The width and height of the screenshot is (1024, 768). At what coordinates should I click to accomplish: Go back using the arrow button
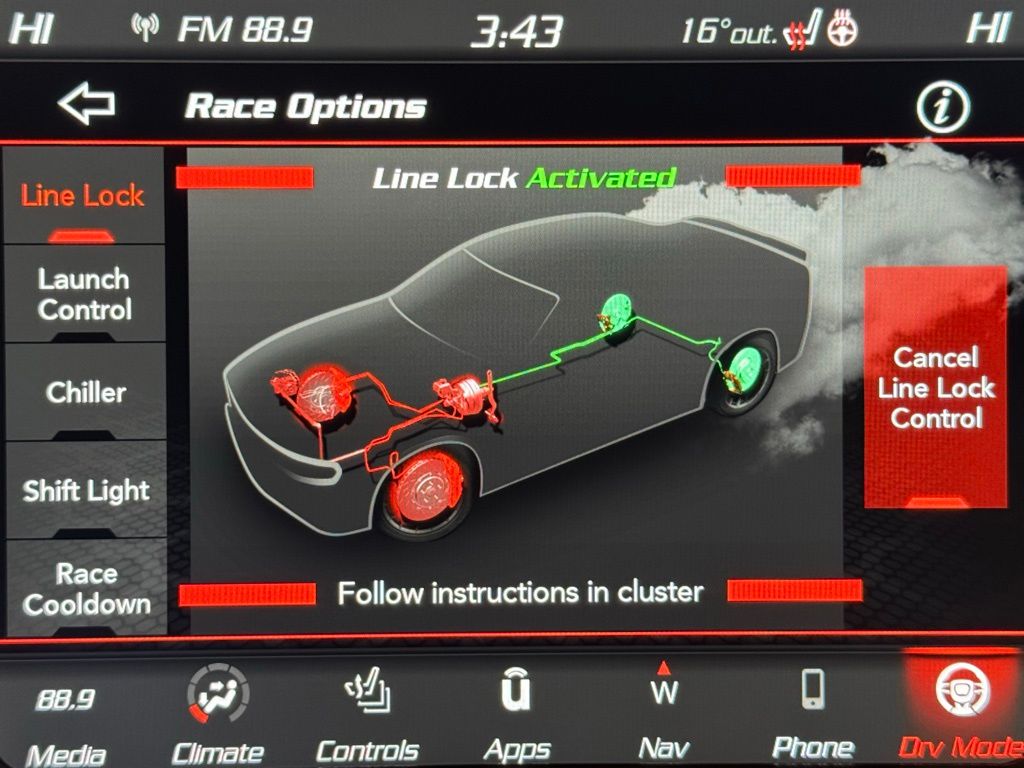pos(86,105)
